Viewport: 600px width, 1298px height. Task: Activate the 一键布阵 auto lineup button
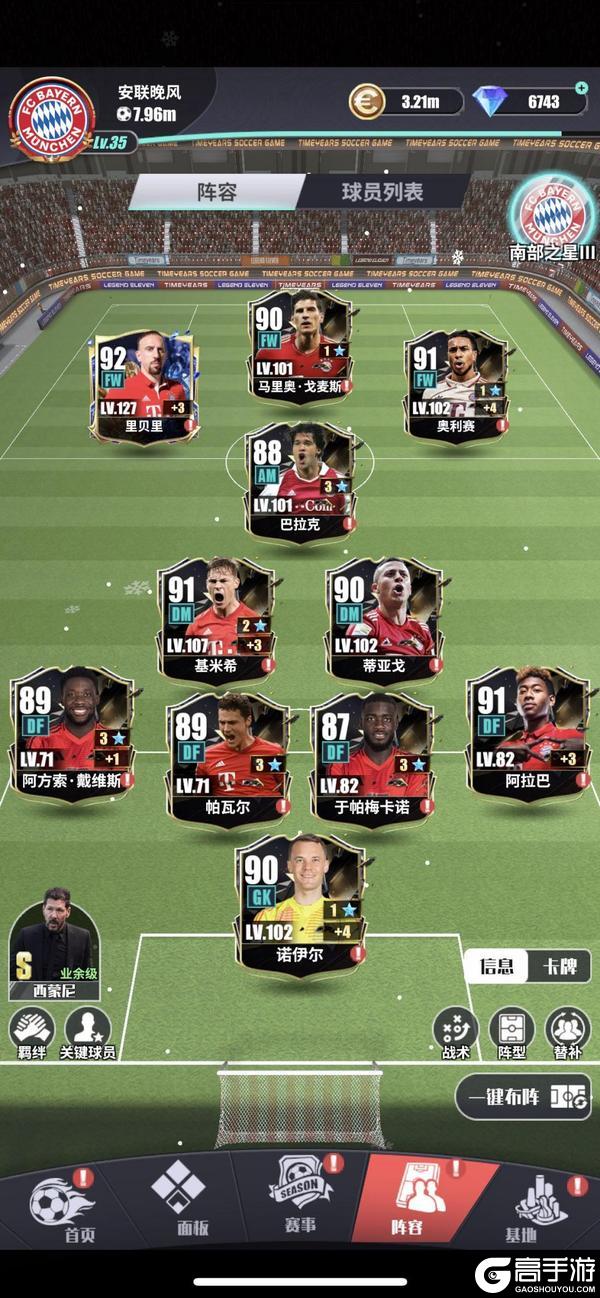[x=522, y=1097]
